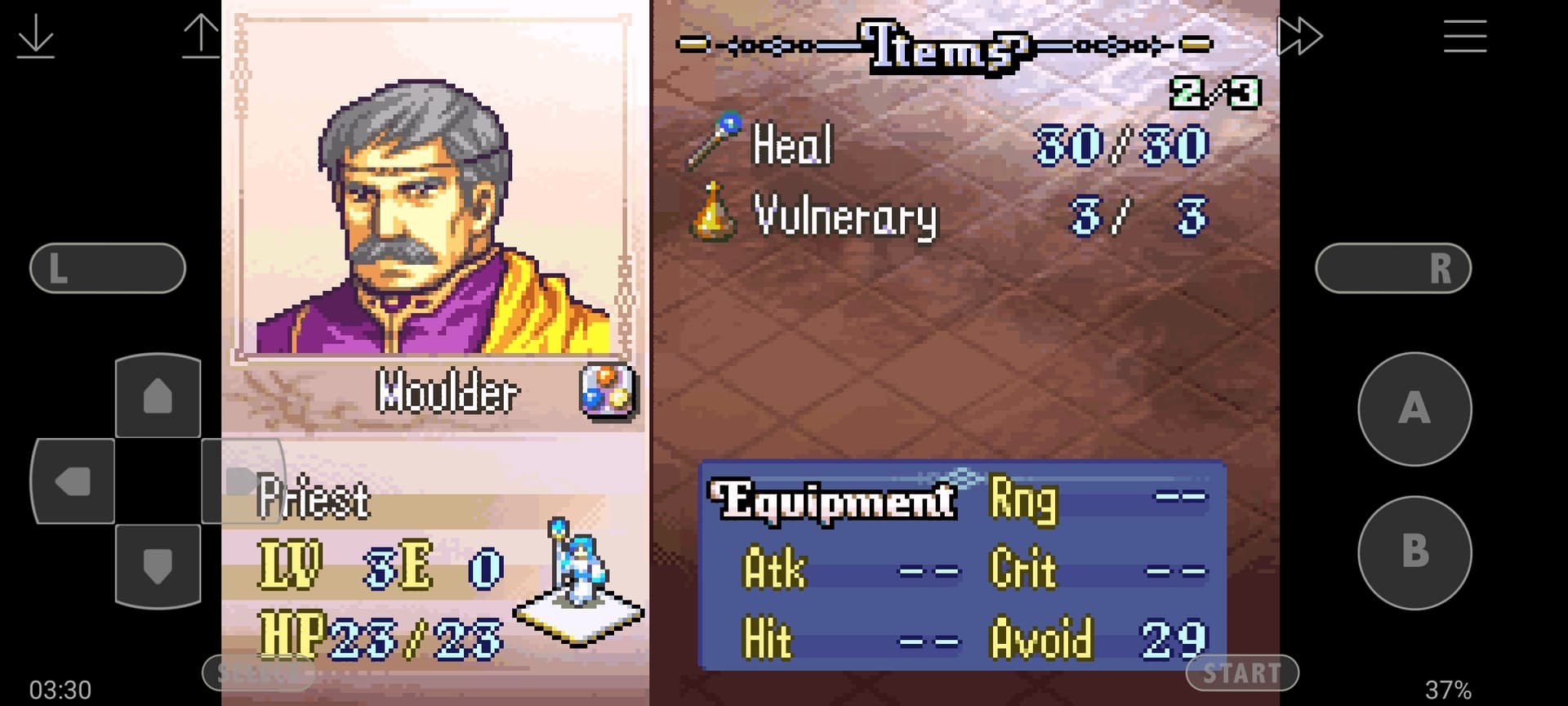Image resolution: width=1568 pixels, height=706 pixels.
Task: Click the save state download arrow
Action: pyautogui.click(x=36, y=38)
